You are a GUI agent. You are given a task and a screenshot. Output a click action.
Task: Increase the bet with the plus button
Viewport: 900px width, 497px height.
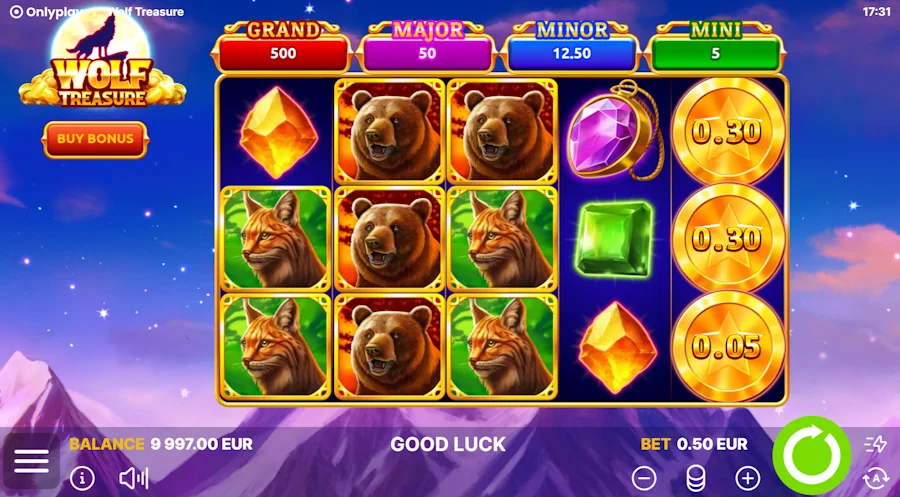pyautogui.click(x=747, y=478)
